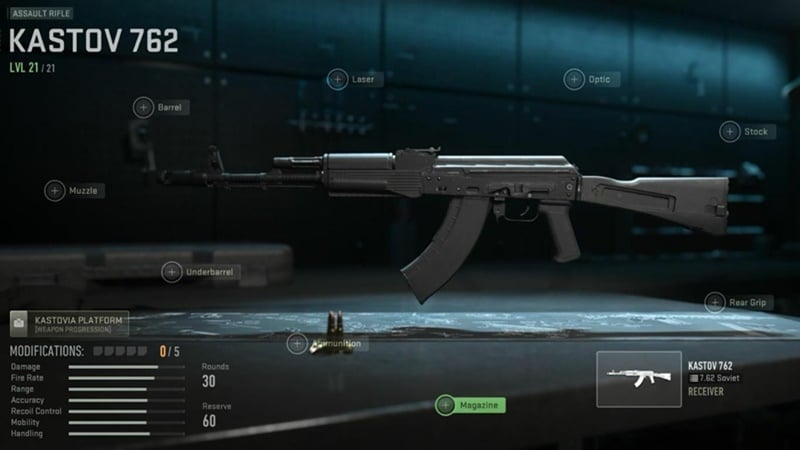Open the Stock attachment slot
The height and width of the screenshot is (450, 800).
point(730,131)
